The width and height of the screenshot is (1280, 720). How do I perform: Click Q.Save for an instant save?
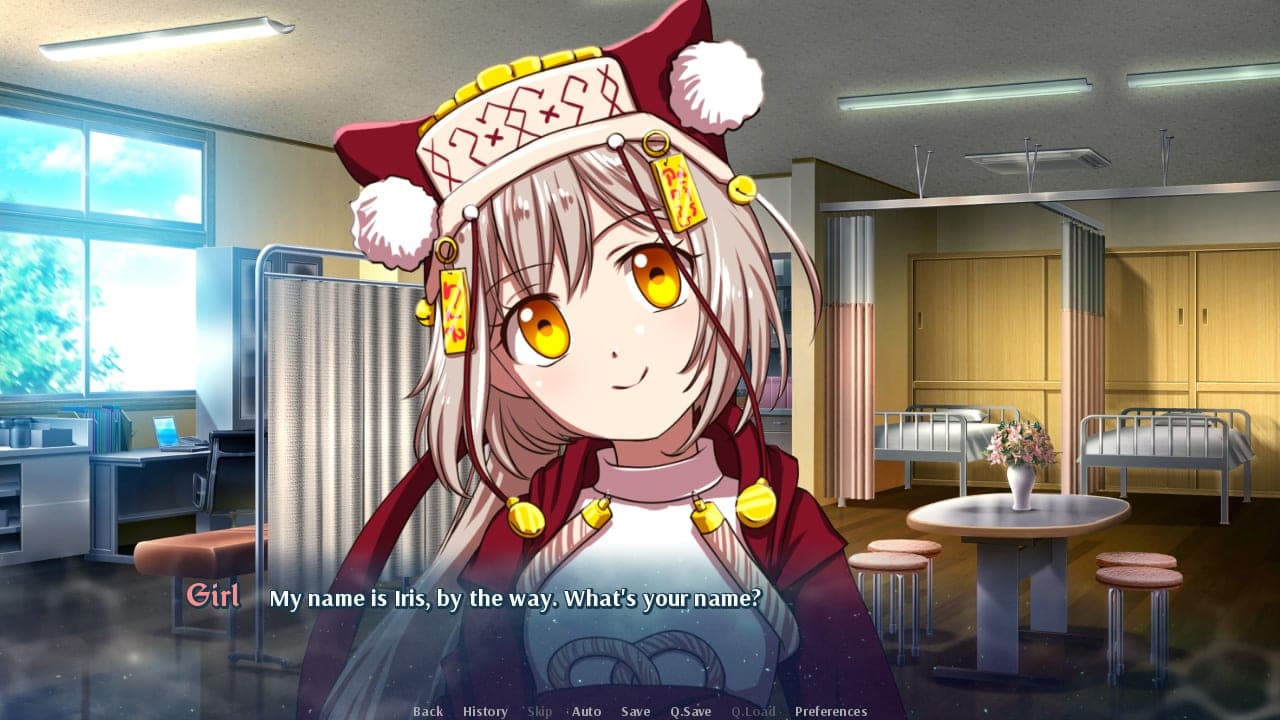[x=691, y=711]
